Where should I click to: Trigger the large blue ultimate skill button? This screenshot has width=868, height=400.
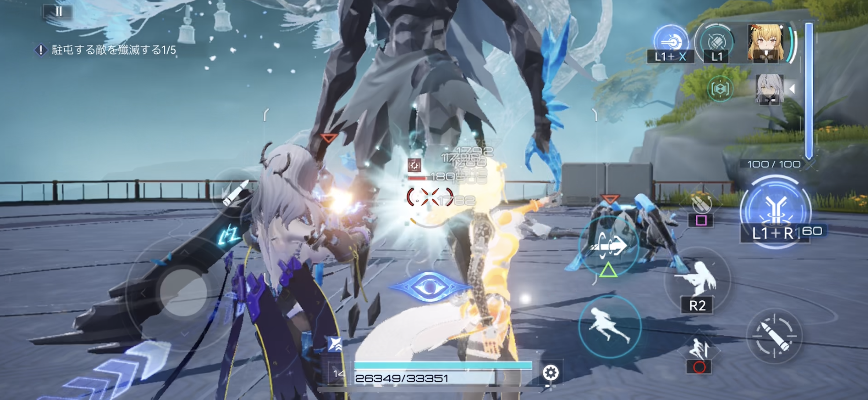775,207
